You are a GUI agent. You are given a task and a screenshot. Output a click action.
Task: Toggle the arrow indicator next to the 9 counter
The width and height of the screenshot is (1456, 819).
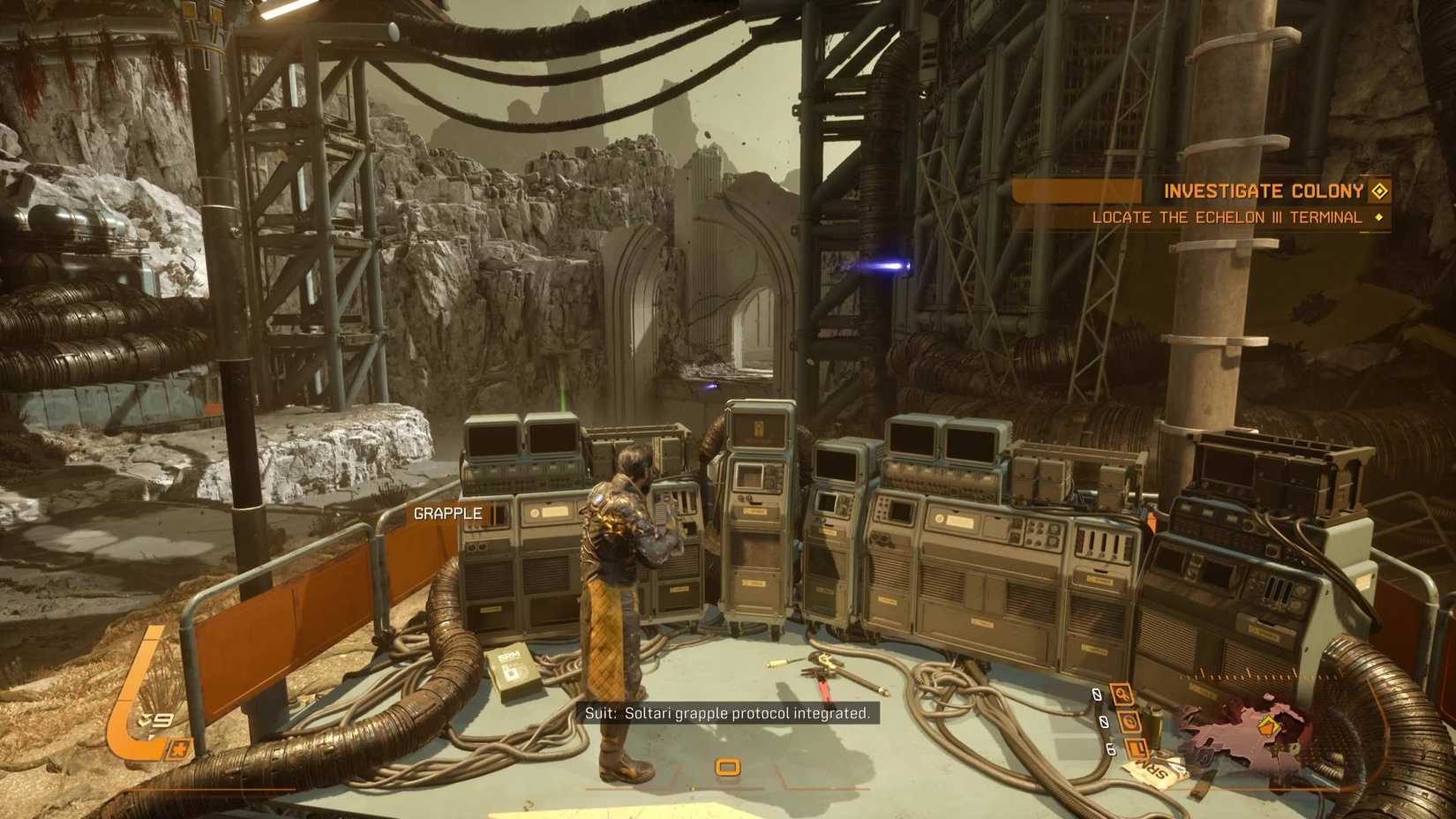(x=145, y=719)
